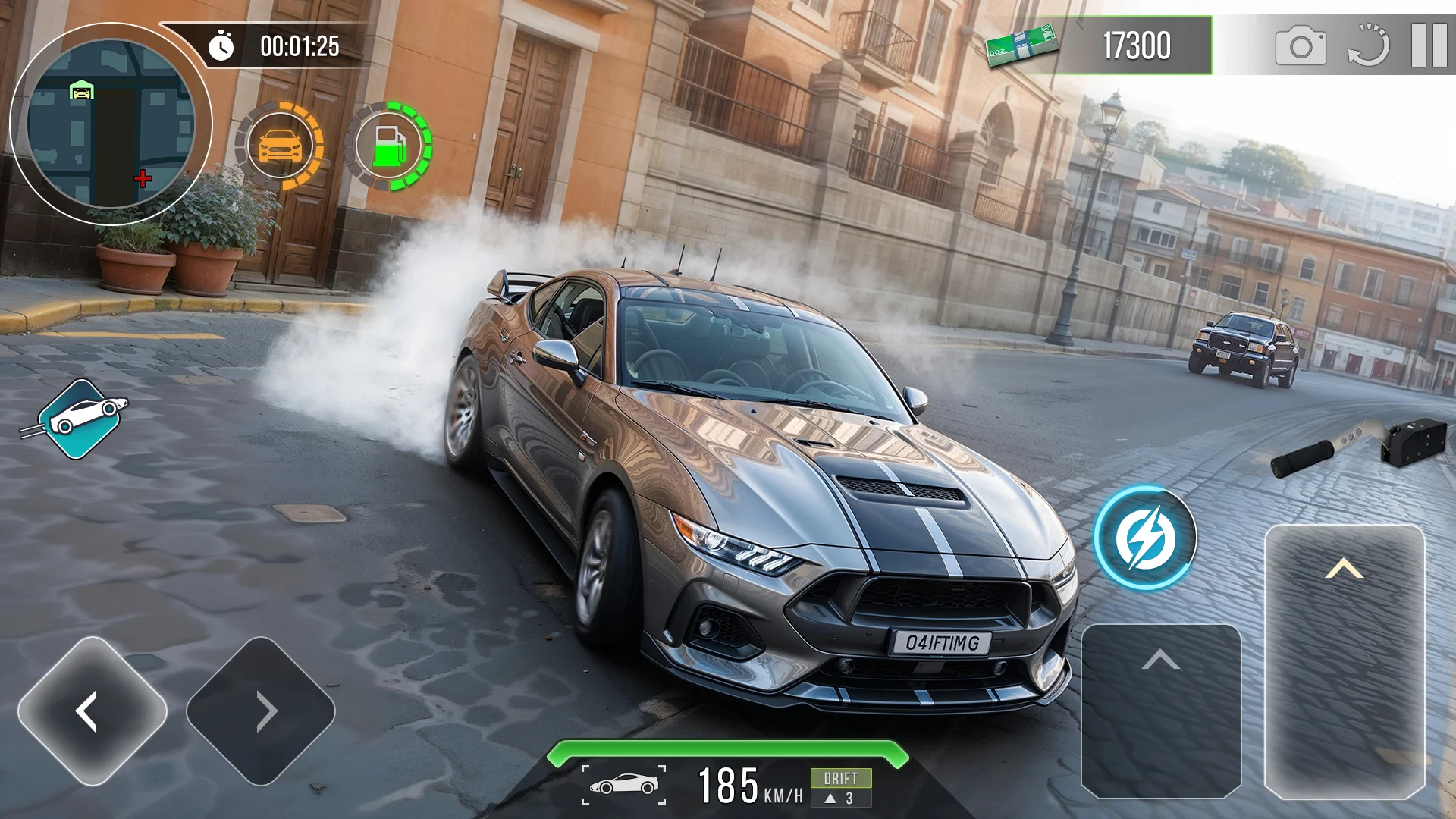Viewport: 1456px width, 819px height.
Task: Steer right with the right arrow
Action: 261,711
